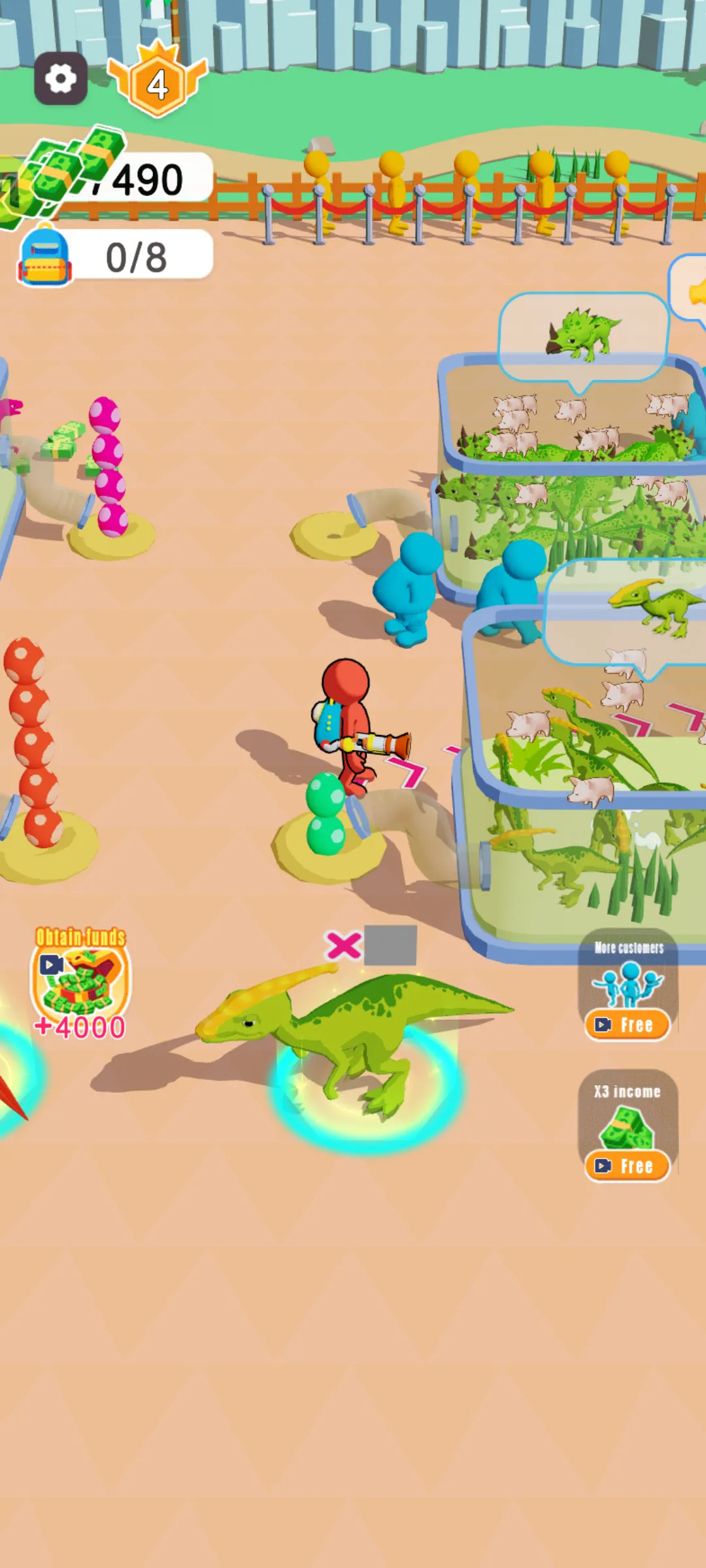Claim the Obtain funds +4000 video reward

tap(80, 983)
